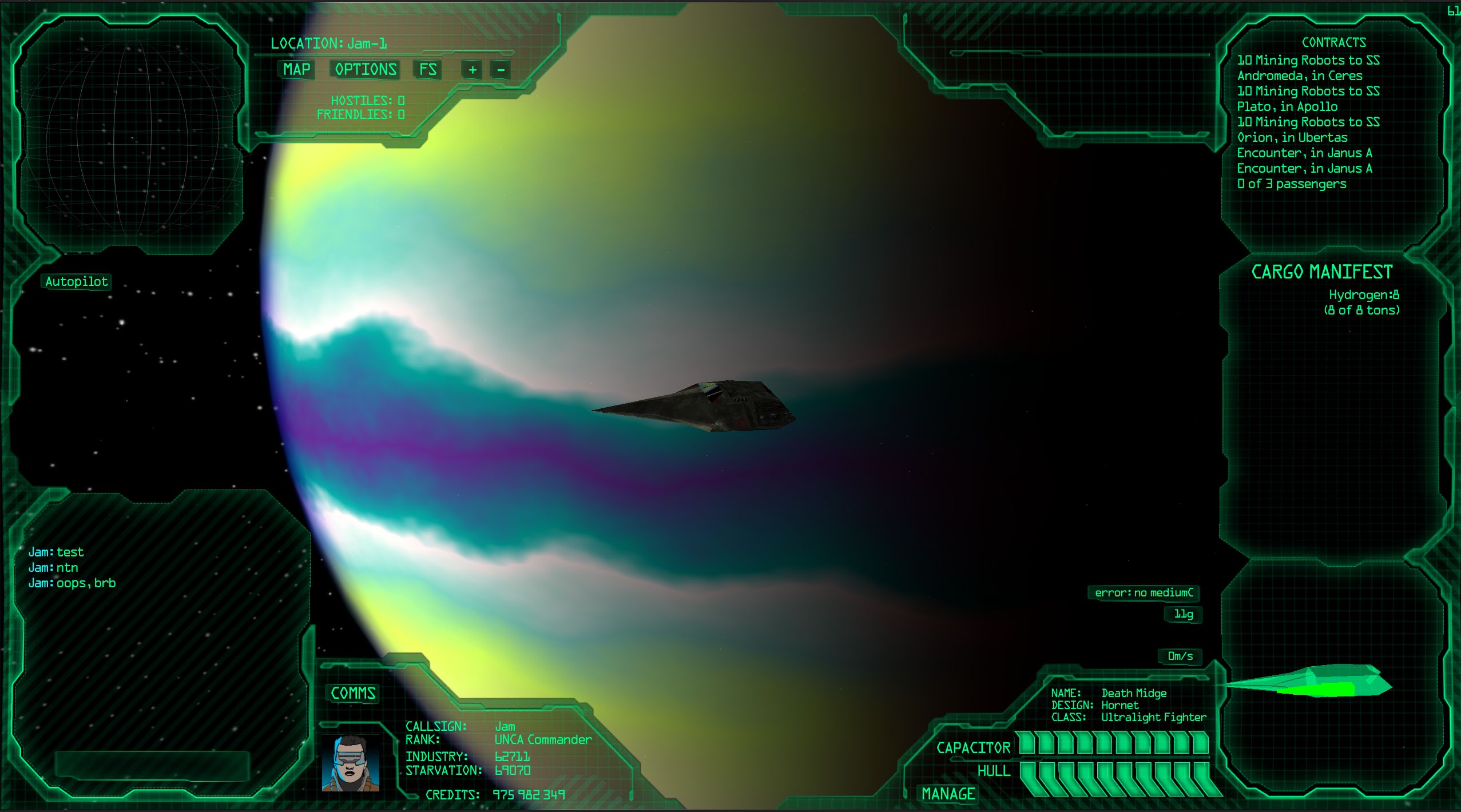Screen dimensions: 1461x812
Task: Click the 11g gravity indicator
Action: tap(1182, 614)
